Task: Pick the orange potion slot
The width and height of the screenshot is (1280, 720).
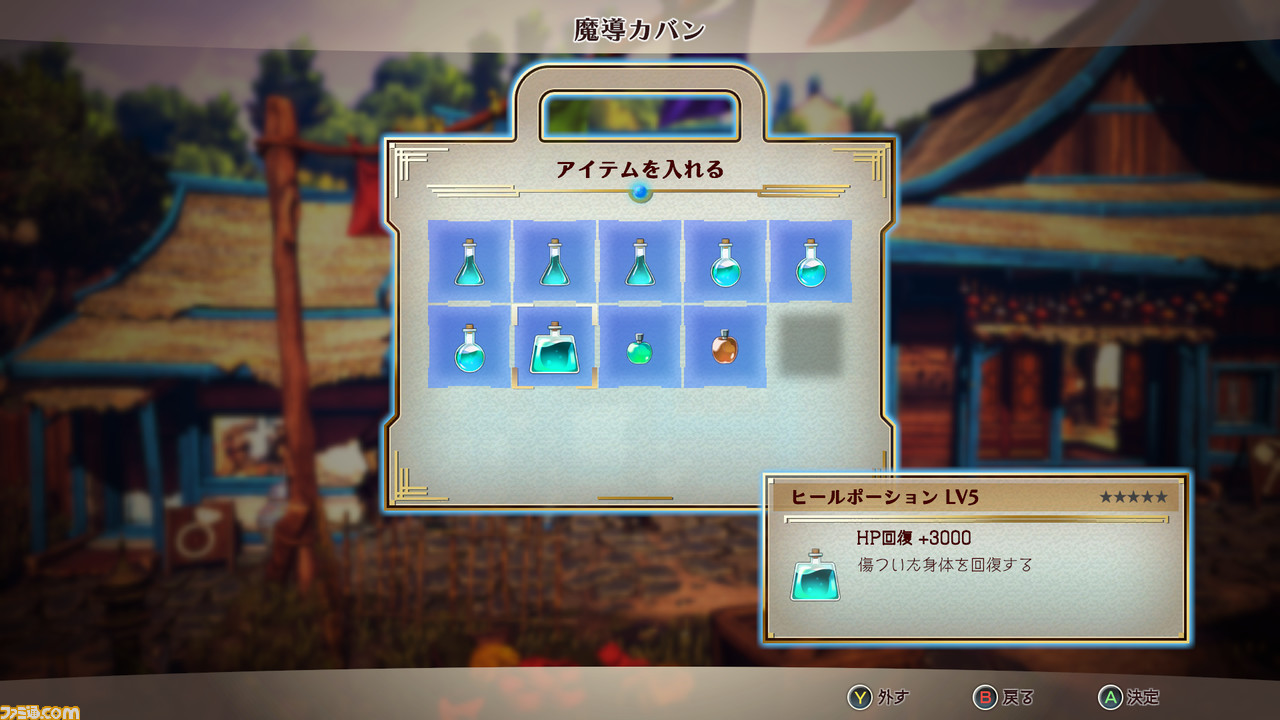Action: [725, 347]
